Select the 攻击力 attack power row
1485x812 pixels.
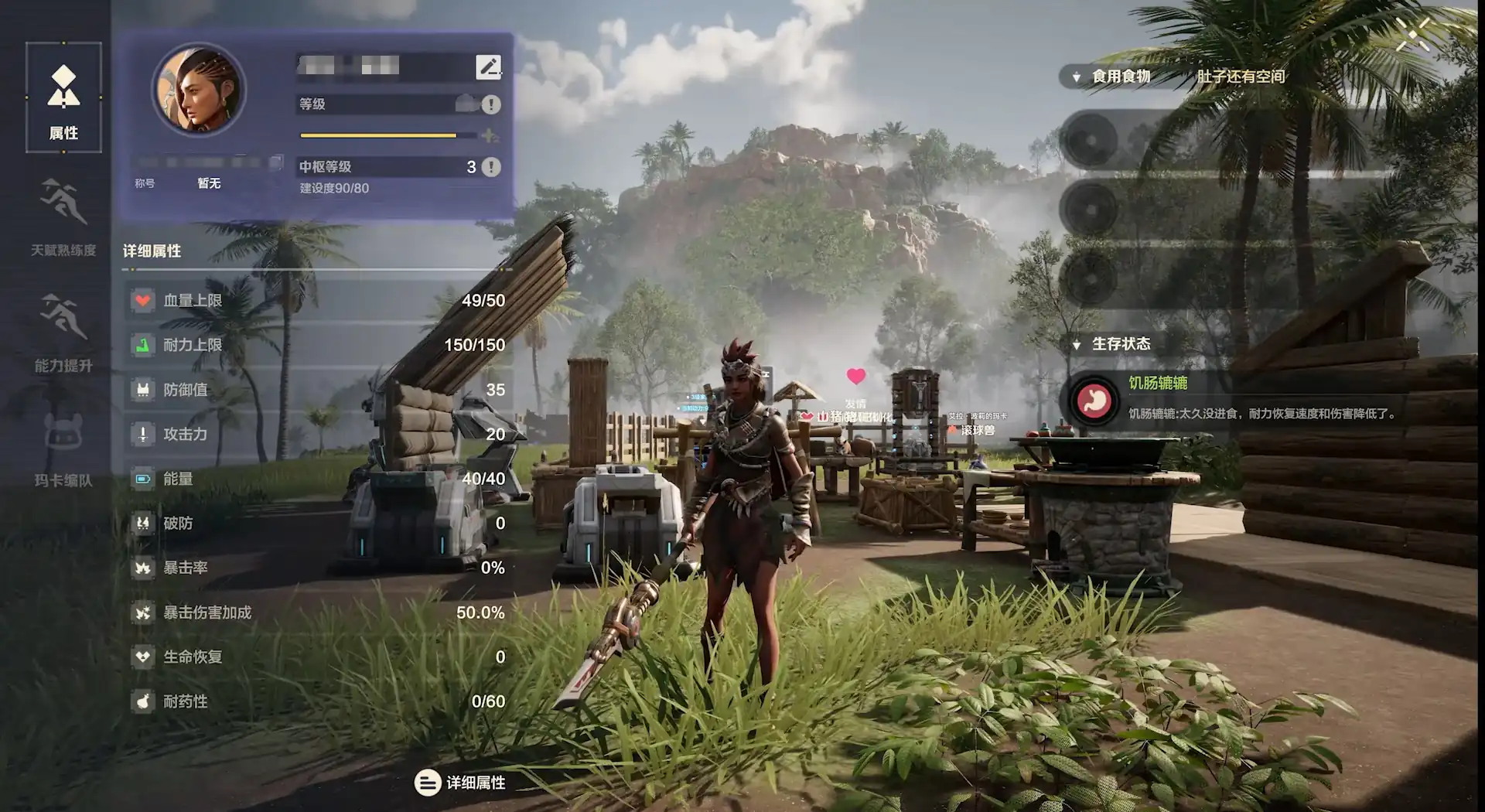pos(317,435)
